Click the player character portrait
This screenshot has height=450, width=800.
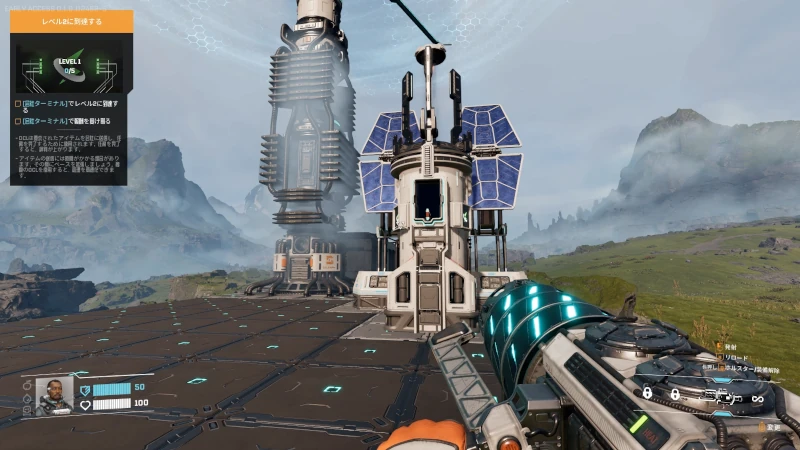tap(54, 395)
